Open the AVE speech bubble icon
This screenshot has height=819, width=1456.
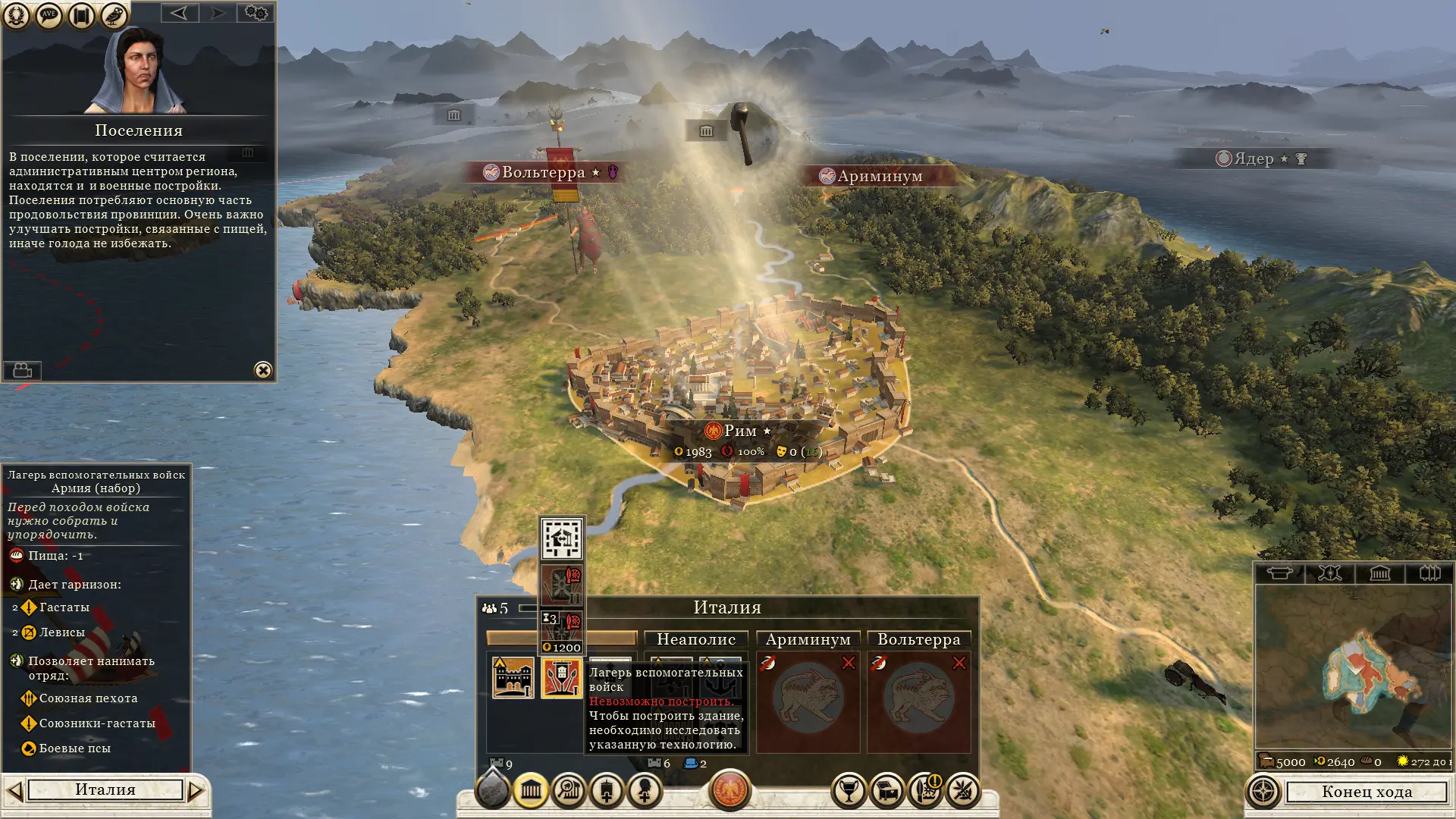[49, 14]
